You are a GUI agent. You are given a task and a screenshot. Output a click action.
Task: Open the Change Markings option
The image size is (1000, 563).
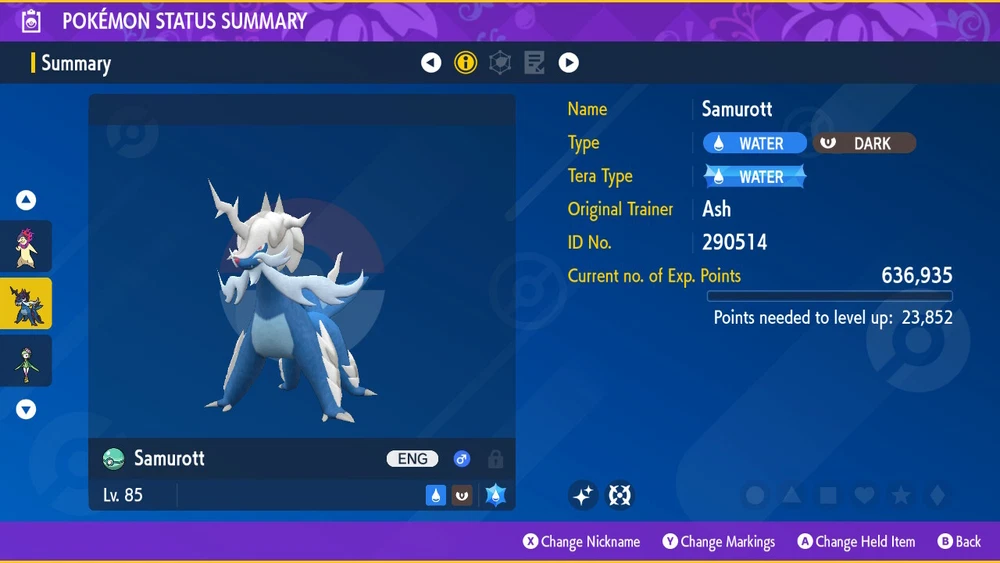tap(718, 542)
